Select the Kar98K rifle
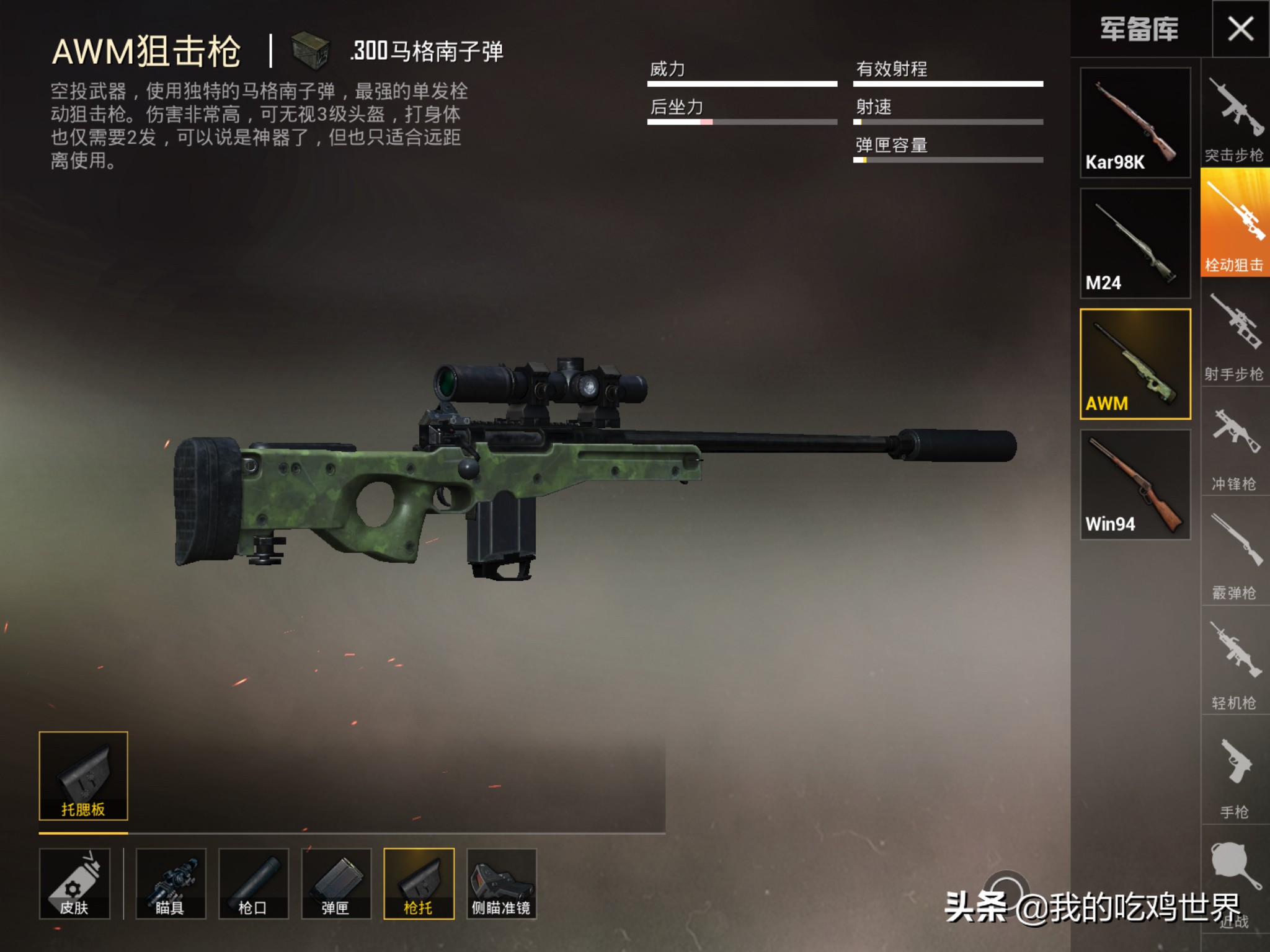This screenshot has width=1270, height=952. (x=1135, y=123)
